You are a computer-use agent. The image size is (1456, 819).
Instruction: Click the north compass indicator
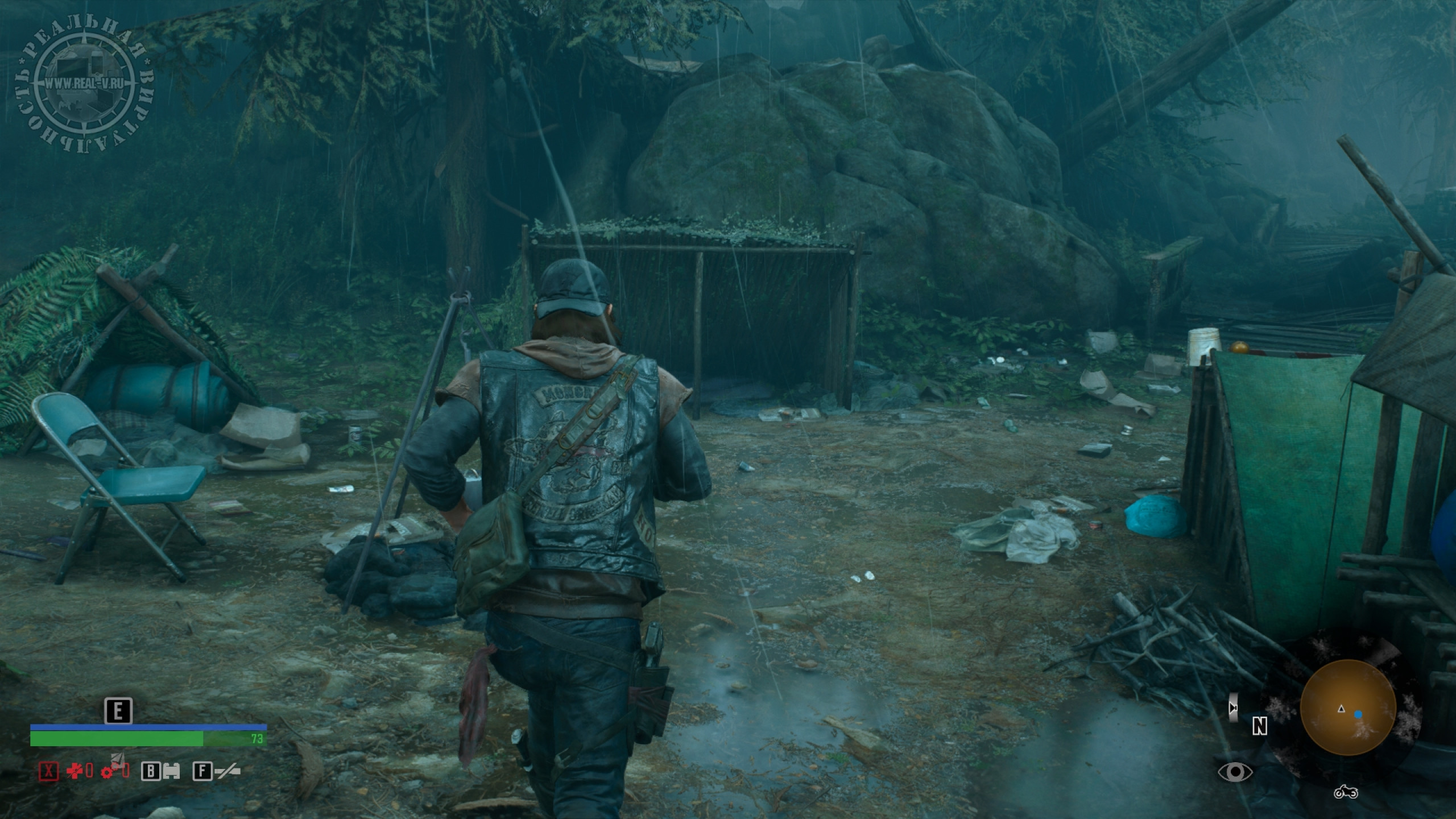[1260, 726]
